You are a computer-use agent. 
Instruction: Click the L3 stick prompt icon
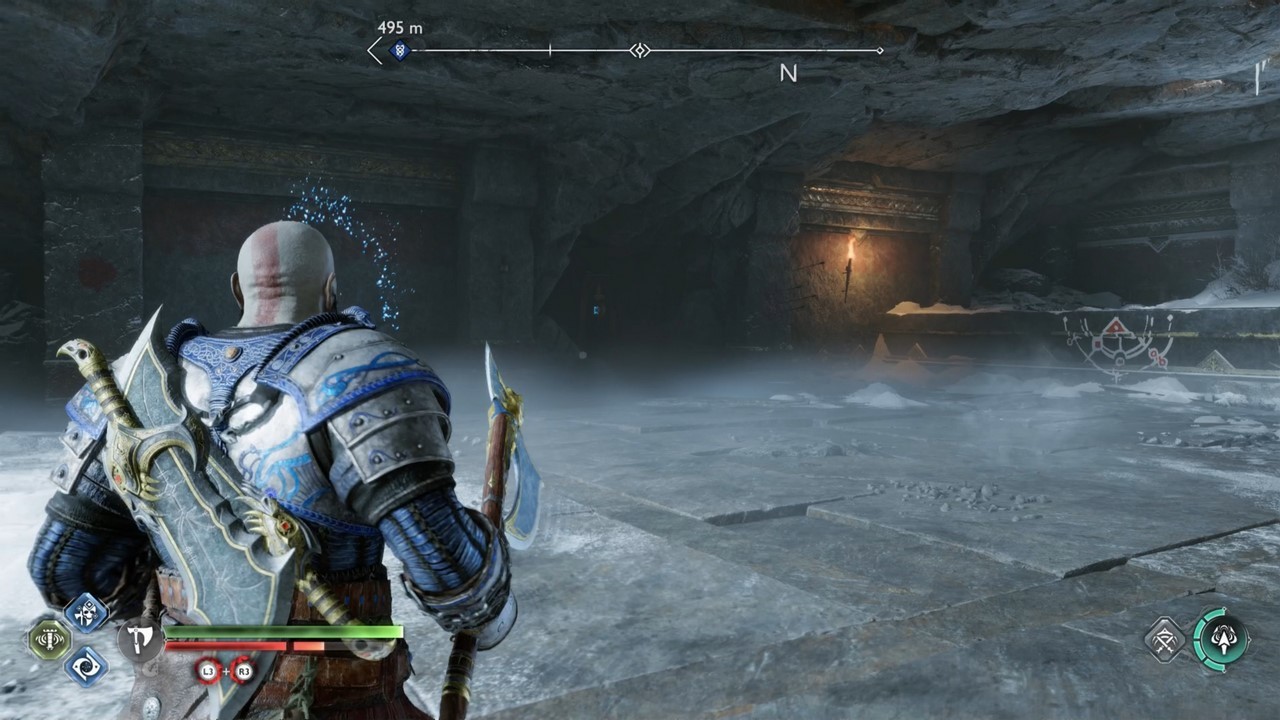[x=207, y=670]
